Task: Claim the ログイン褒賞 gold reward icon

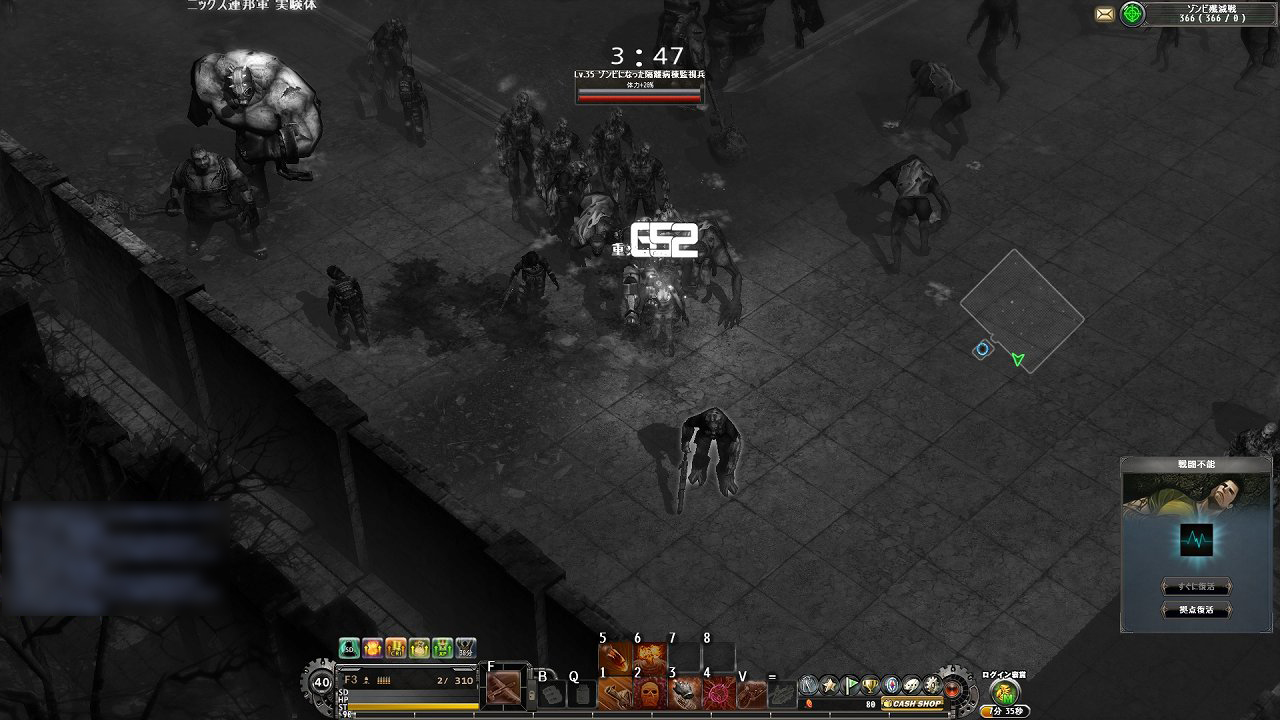Action: click(x=1004, y=692)
